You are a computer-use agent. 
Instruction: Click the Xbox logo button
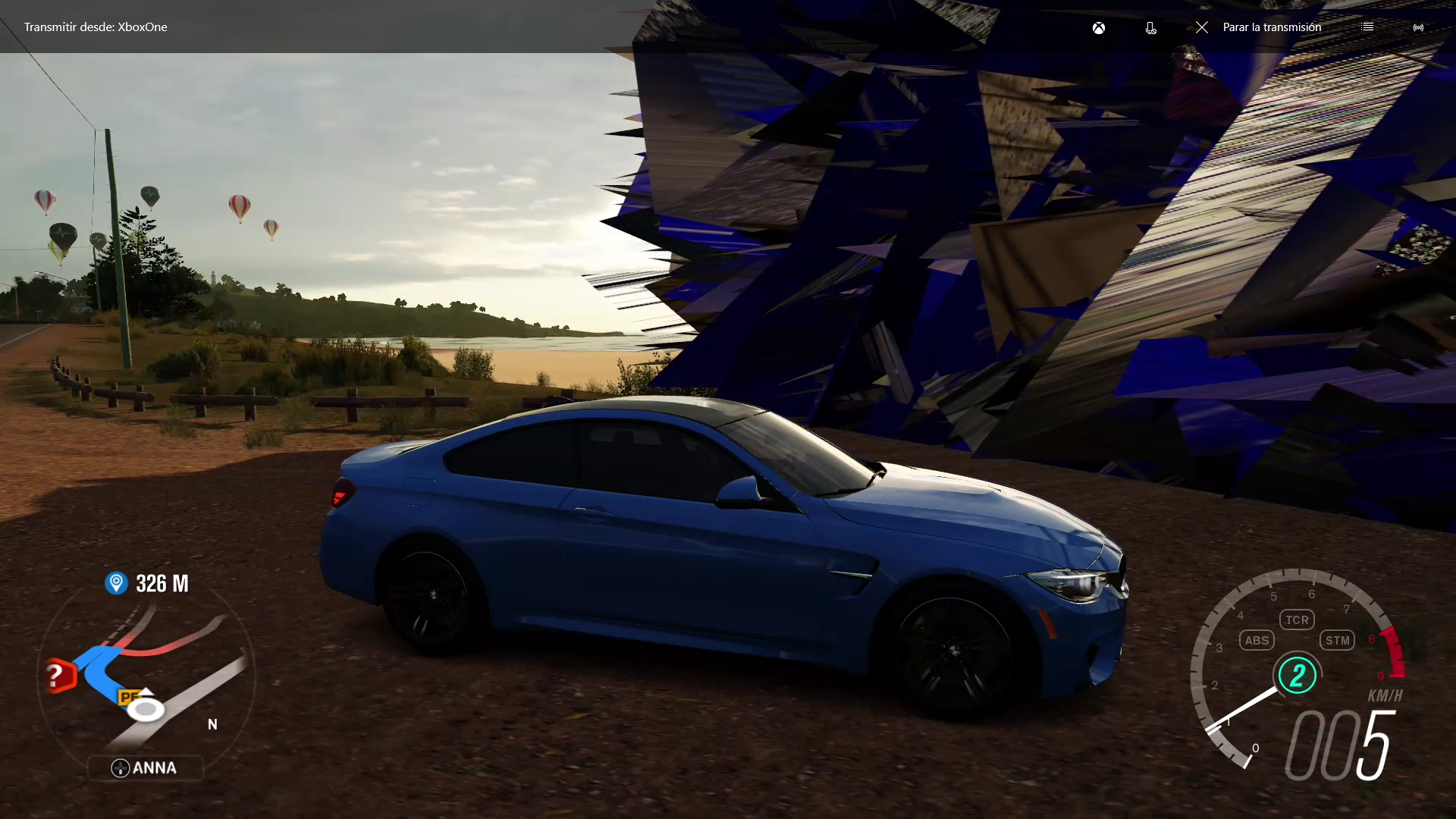tap(1098, 28)
